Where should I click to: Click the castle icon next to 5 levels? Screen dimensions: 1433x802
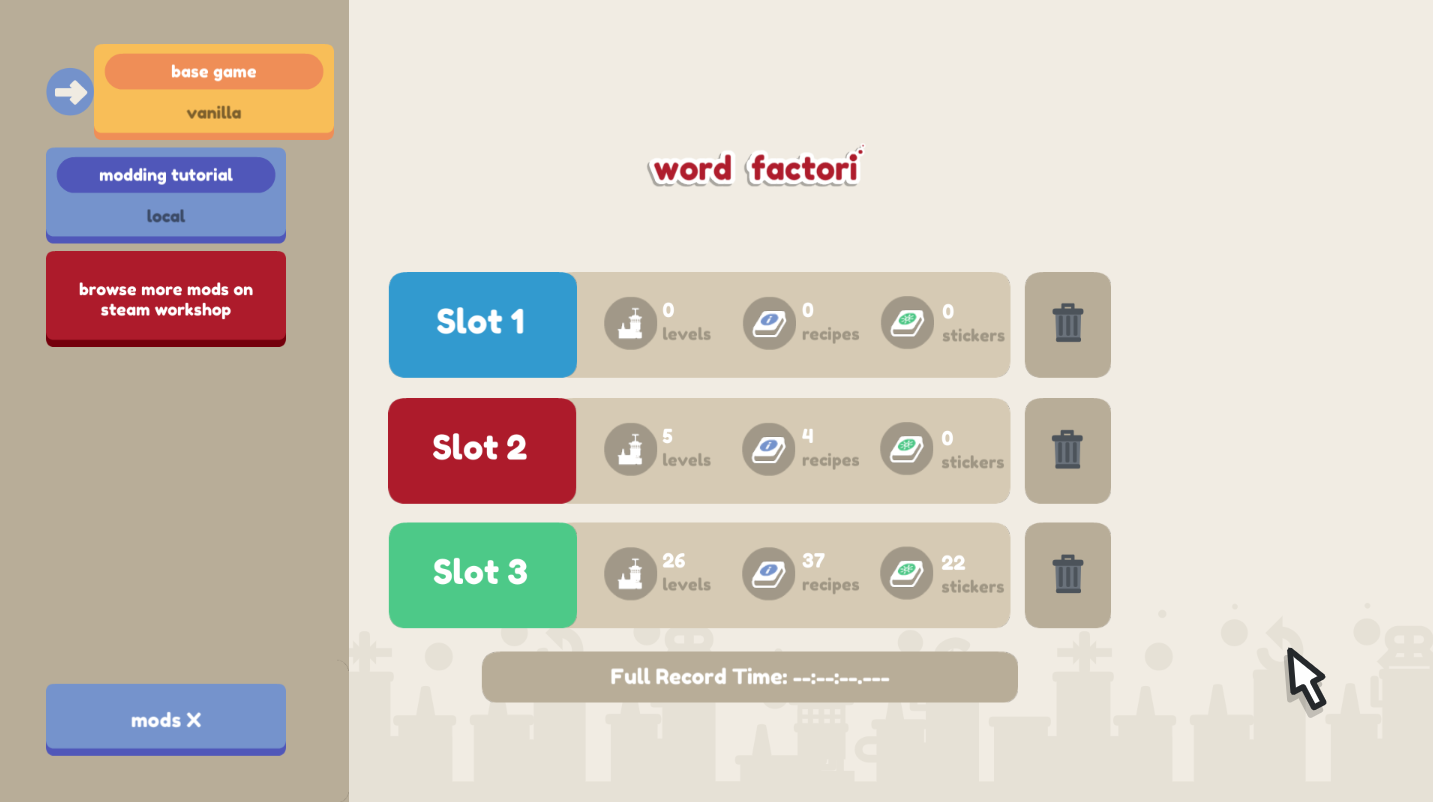(630, 448)
